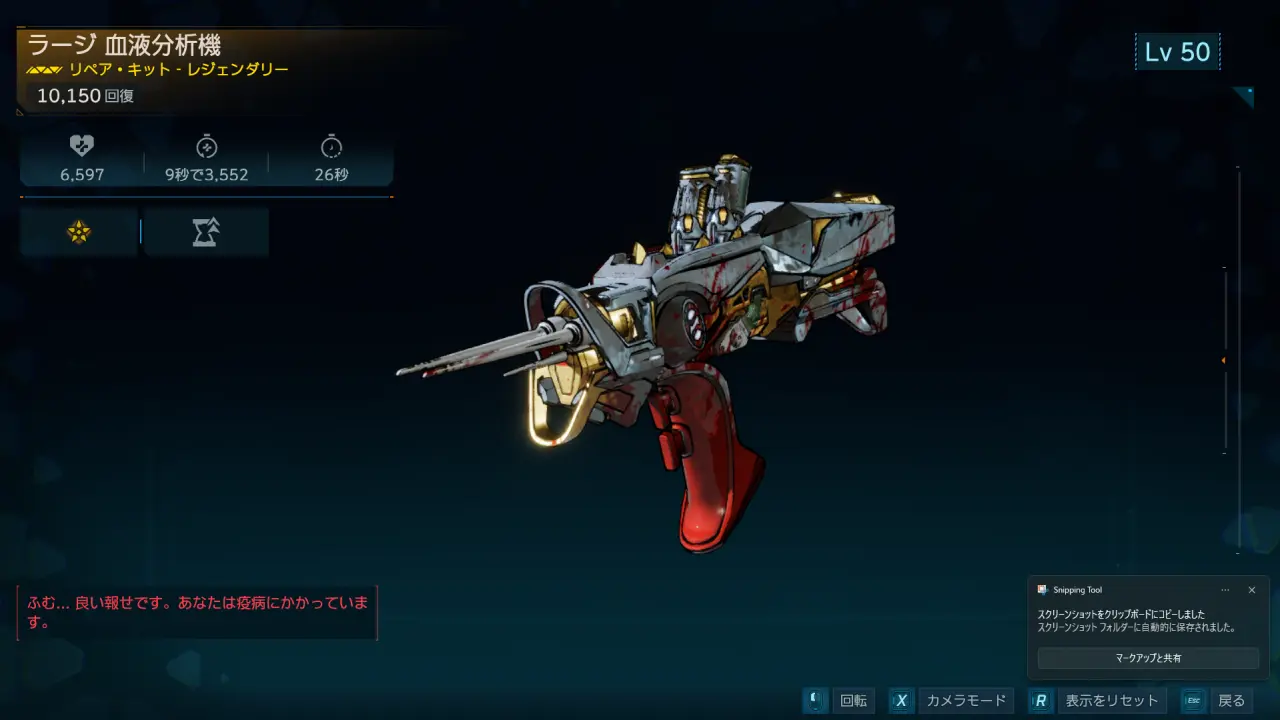Open Snipping Tool notification options menu

tap(1225, 590)
